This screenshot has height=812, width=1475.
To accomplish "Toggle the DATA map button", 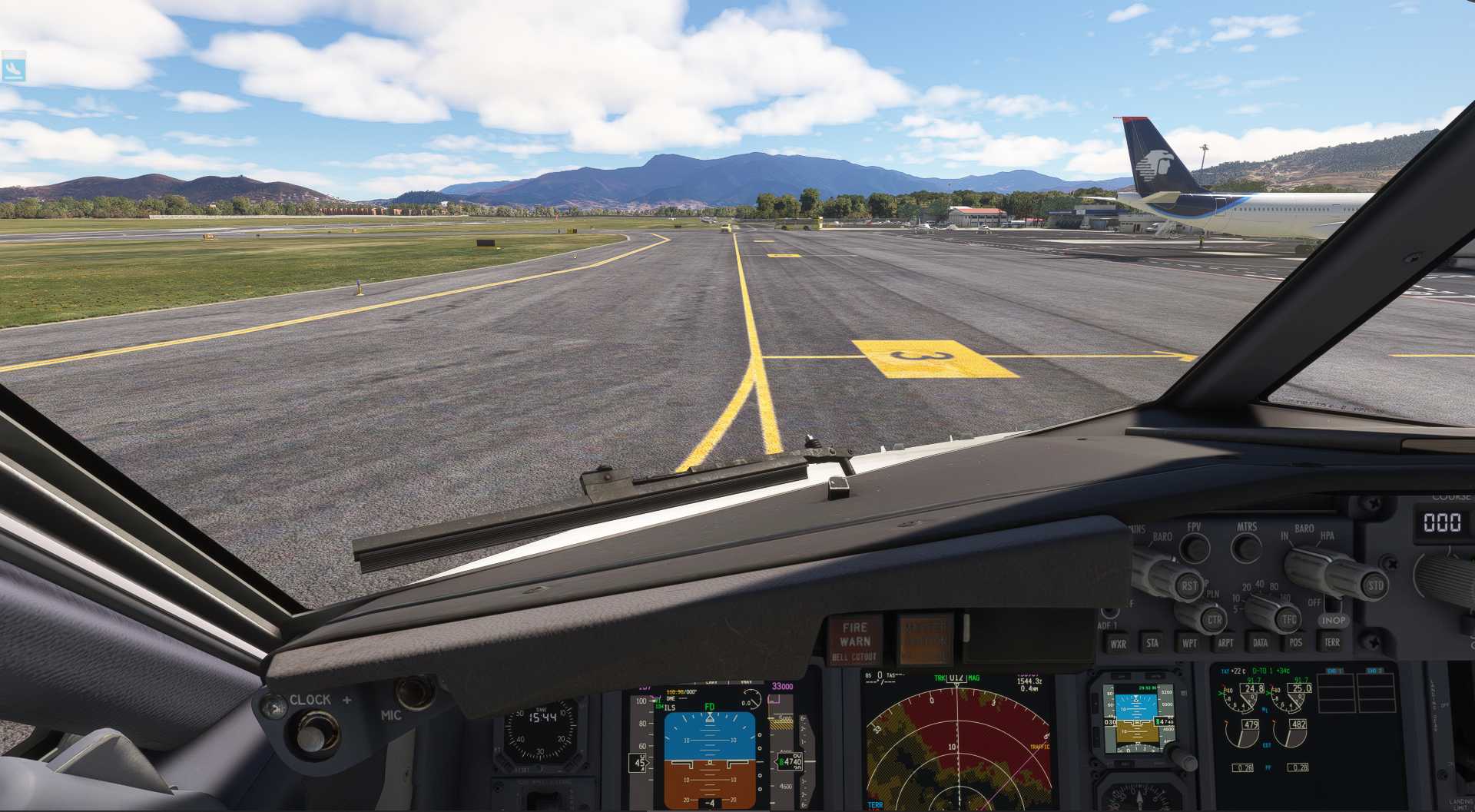I will (1260, 643).
